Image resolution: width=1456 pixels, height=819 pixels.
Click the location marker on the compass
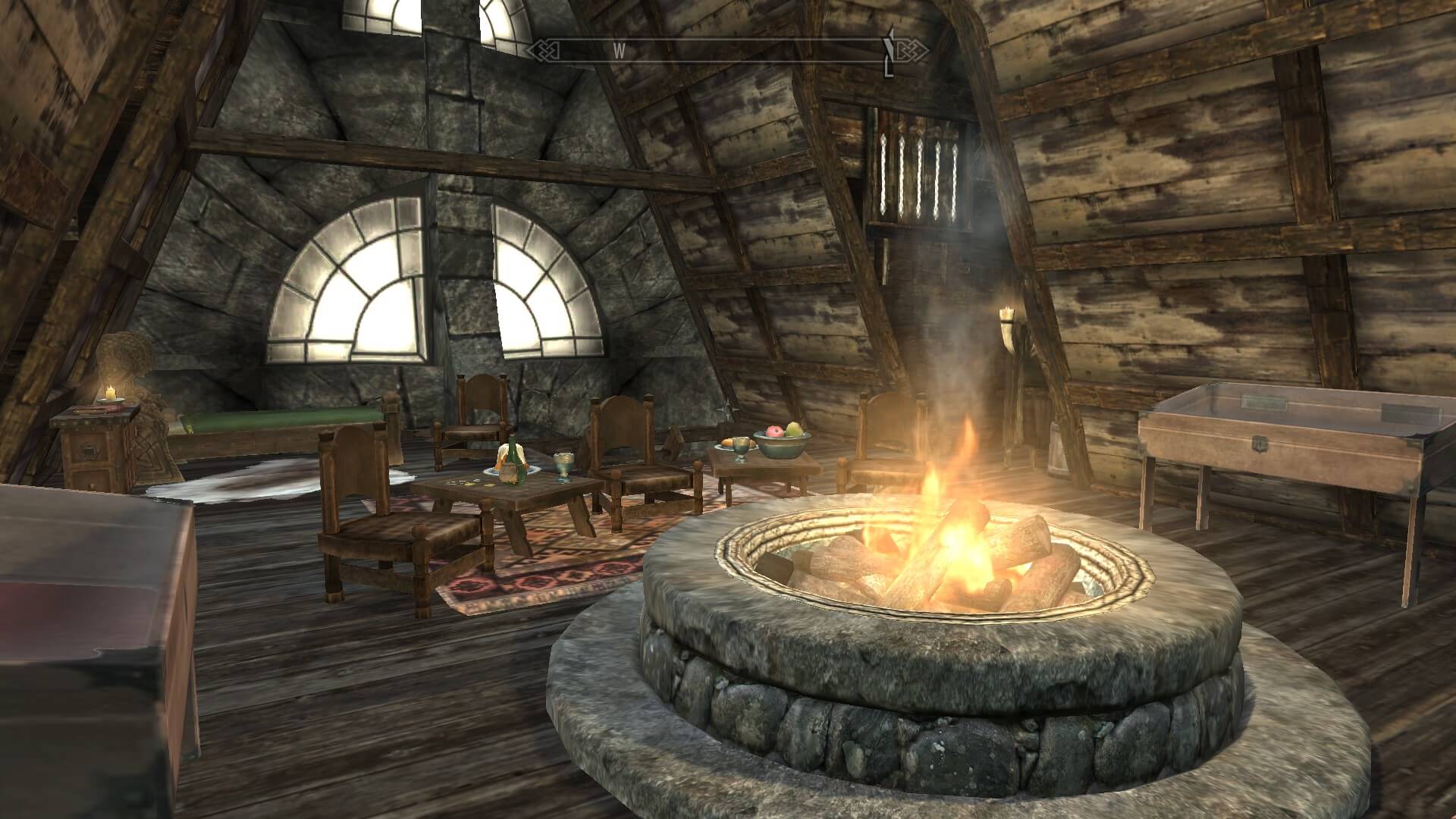[x=890, y=52]
